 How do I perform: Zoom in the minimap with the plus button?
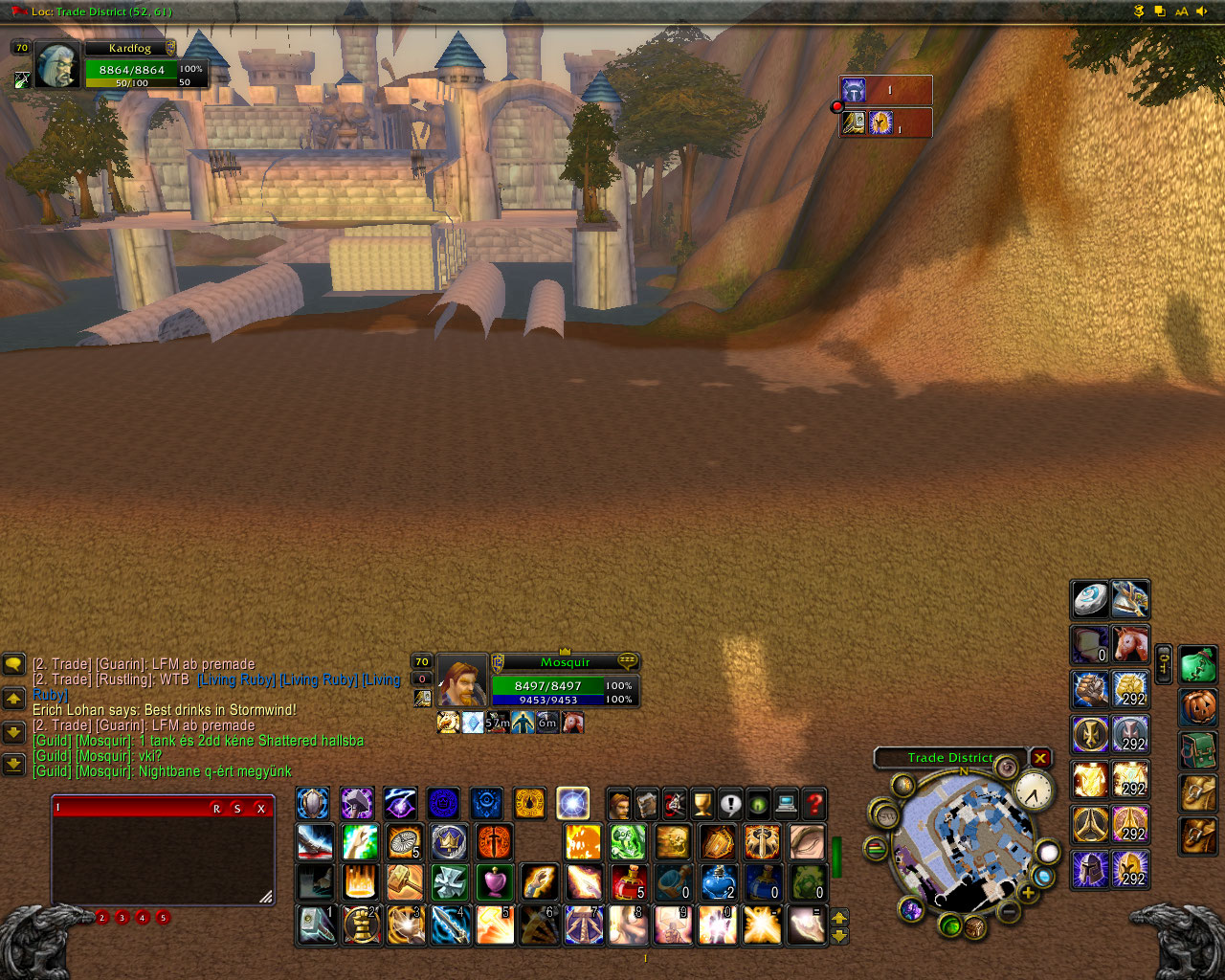[x=1028, y=893]
